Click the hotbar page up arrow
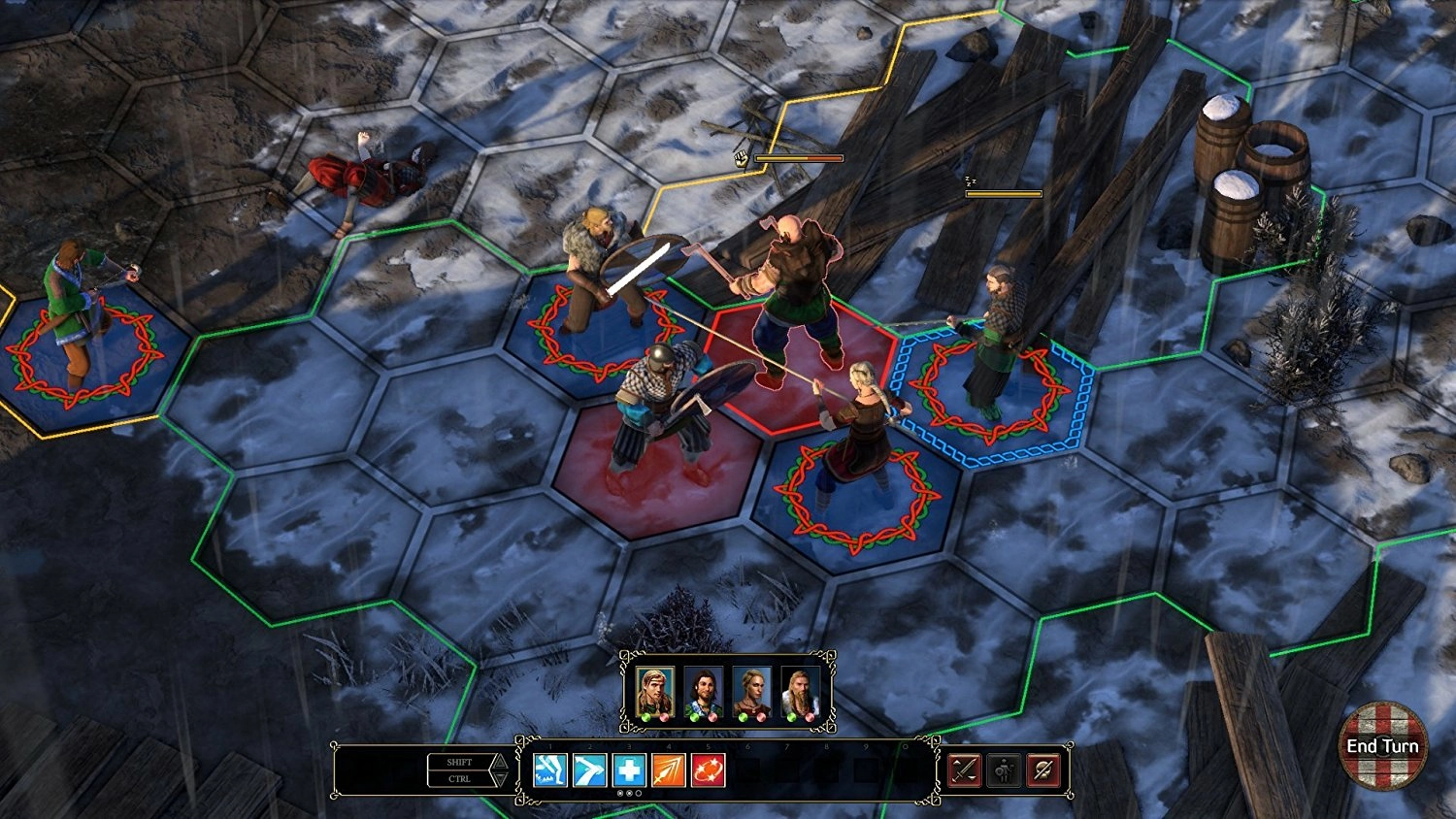 click(500, 762)
